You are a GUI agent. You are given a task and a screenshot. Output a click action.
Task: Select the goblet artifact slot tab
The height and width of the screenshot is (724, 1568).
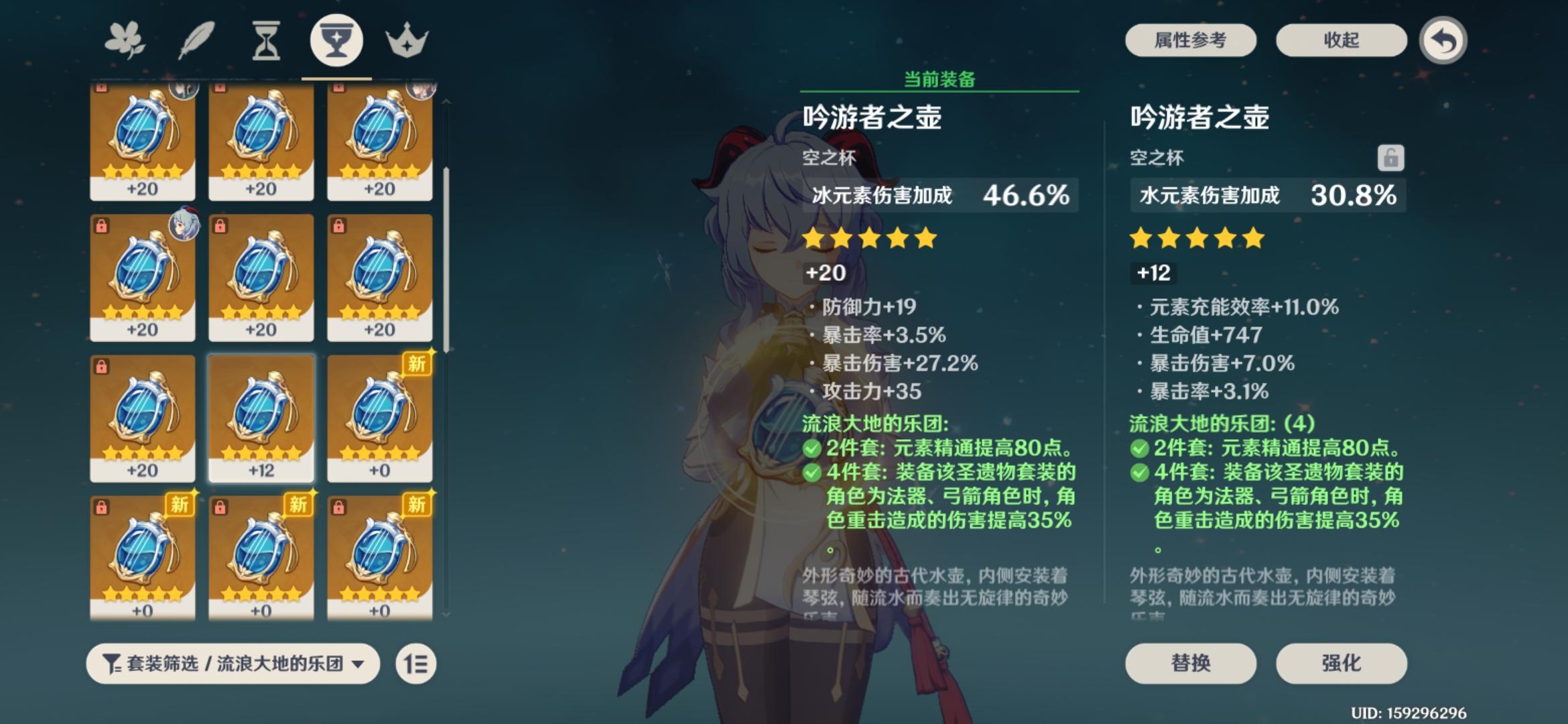337,40
